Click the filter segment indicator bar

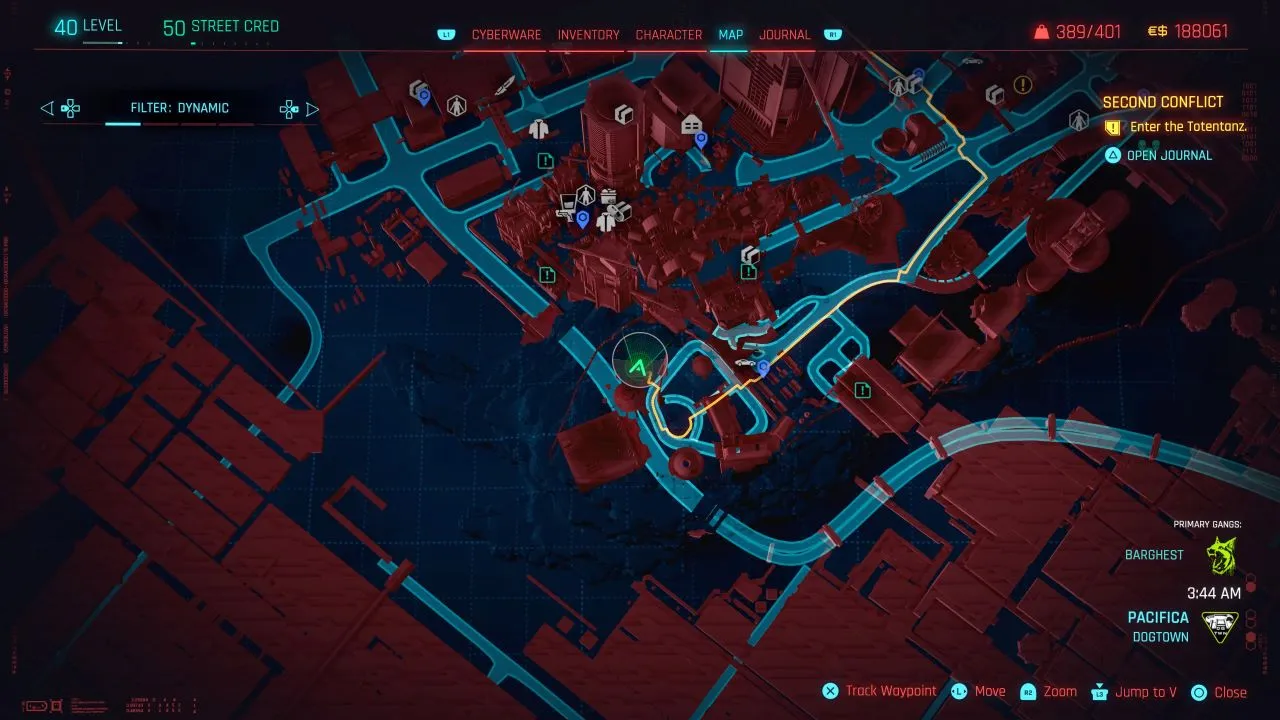tap(123, 124)
